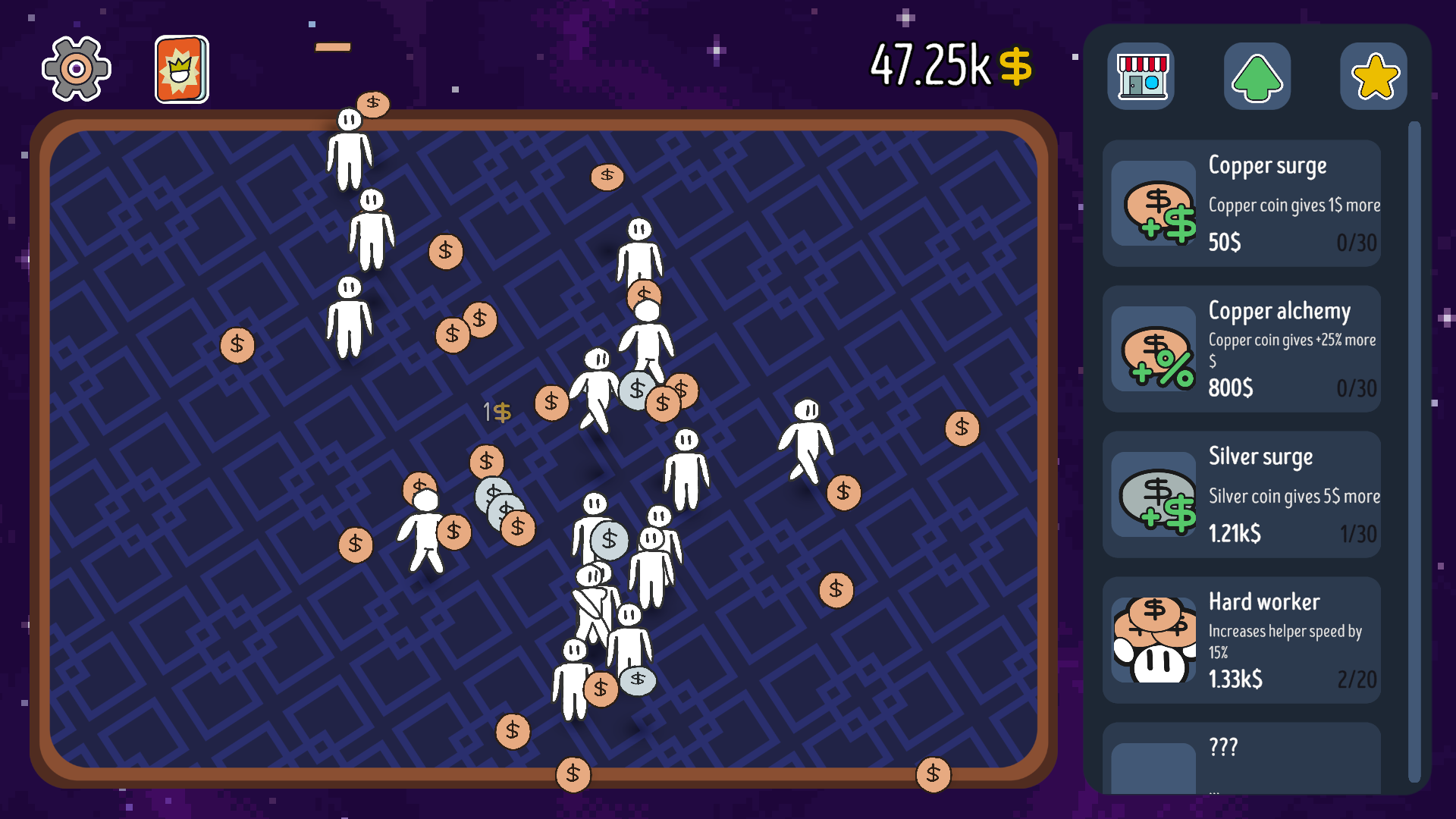Open the star achievements panel
1456x819 pixels.
pyautogui.click(x=1373, y=76)
